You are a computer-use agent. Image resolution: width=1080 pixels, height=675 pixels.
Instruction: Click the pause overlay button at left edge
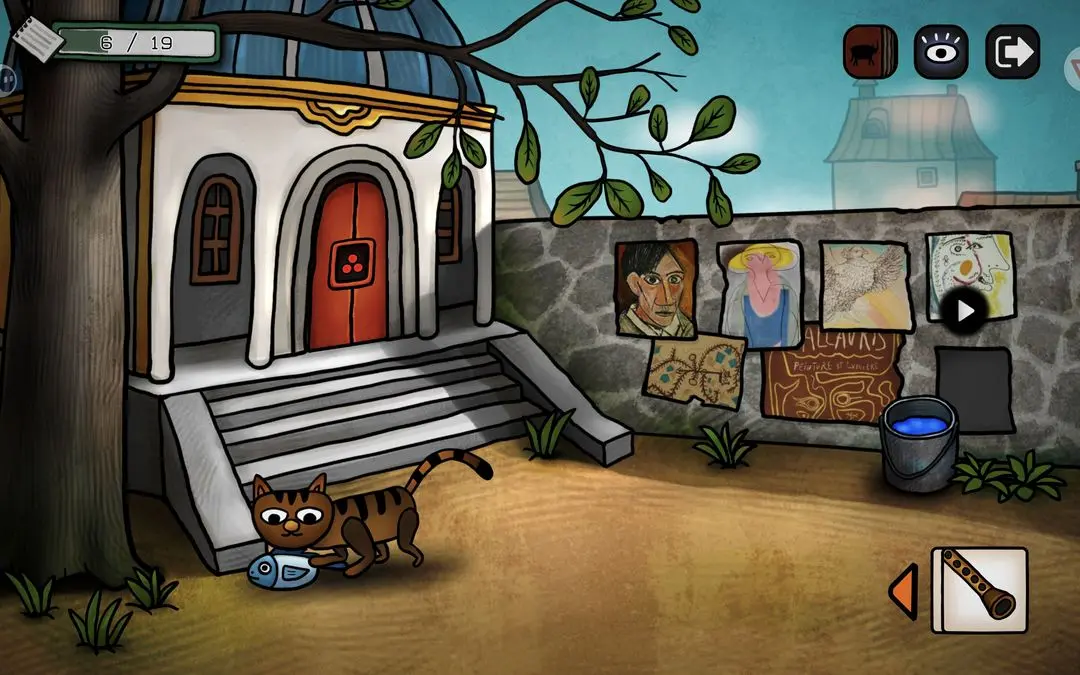pos(5,77)
